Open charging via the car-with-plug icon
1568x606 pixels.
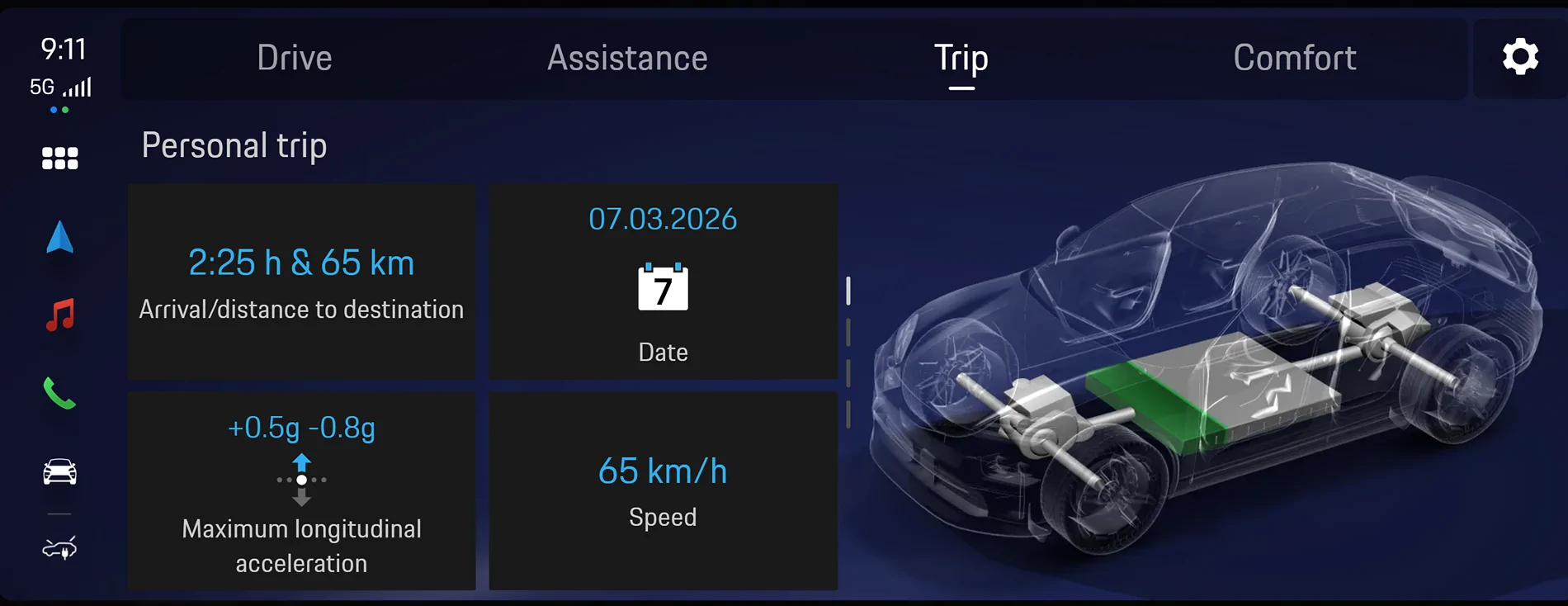pos(59,547)
